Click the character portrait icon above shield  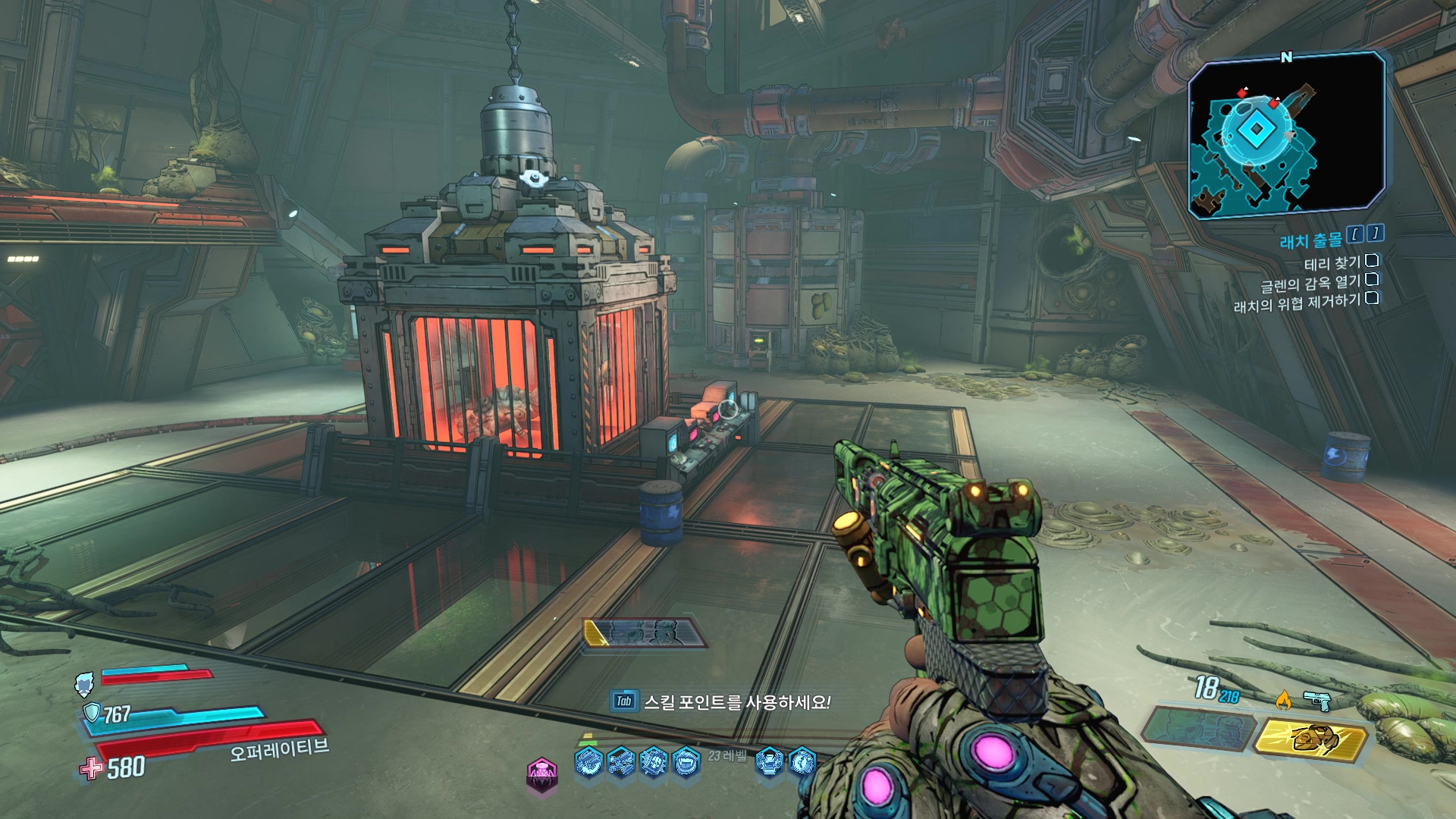[x=85, y=684]
